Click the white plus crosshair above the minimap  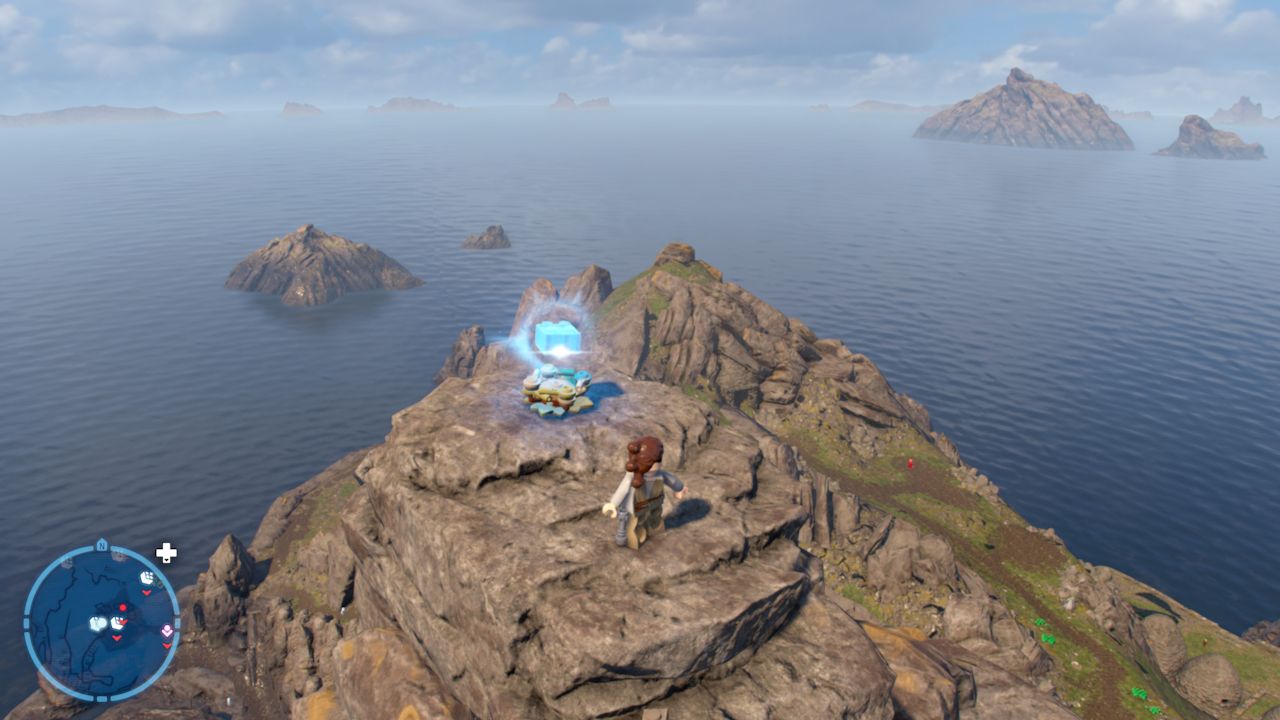[166, 550]
